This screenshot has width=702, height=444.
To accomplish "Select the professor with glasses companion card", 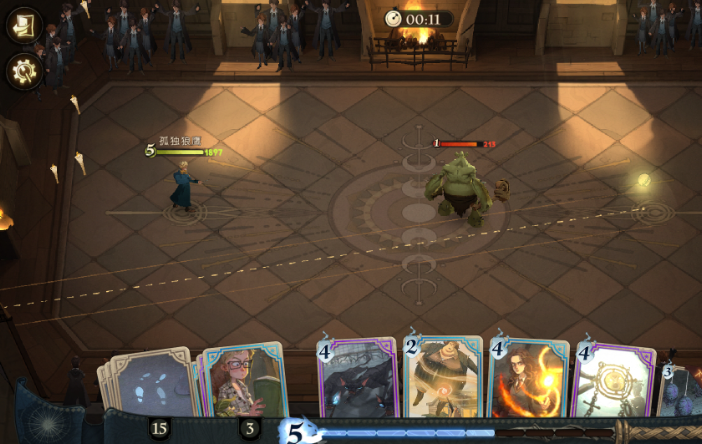I will 244,381.
